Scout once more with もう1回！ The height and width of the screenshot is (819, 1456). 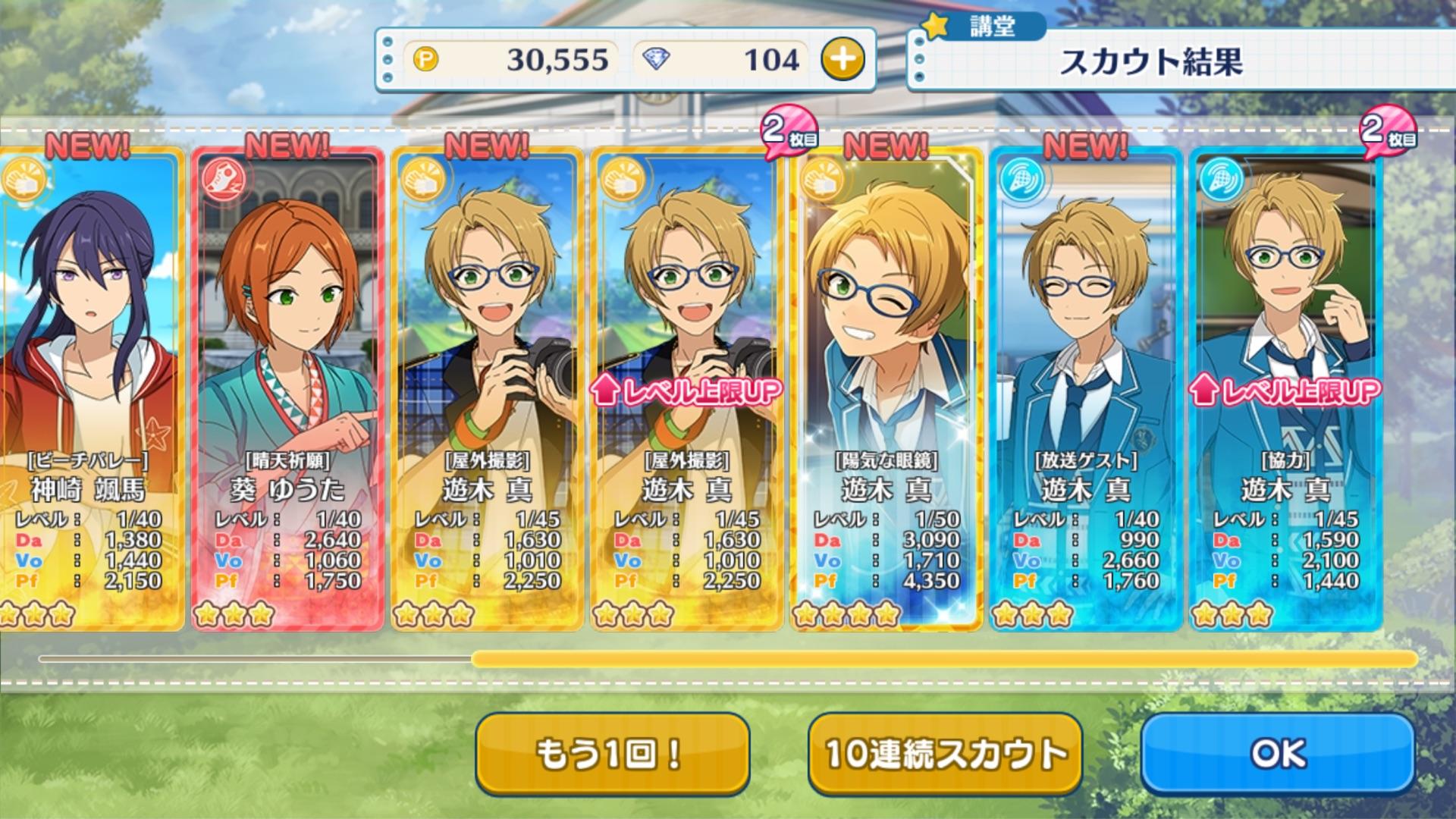[x=612, y=753]
